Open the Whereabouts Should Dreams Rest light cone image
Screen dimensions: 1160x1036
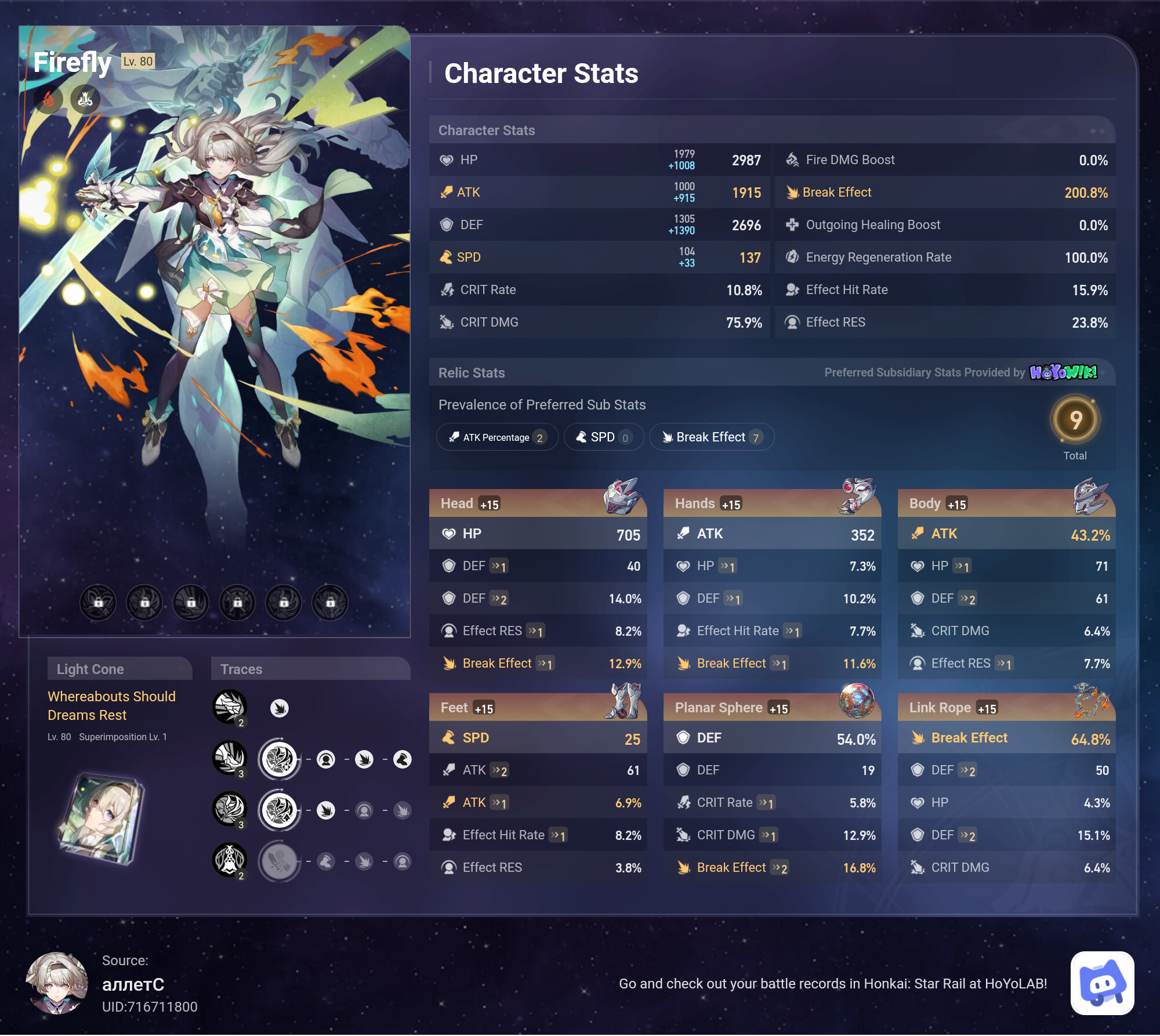point(102,818)
